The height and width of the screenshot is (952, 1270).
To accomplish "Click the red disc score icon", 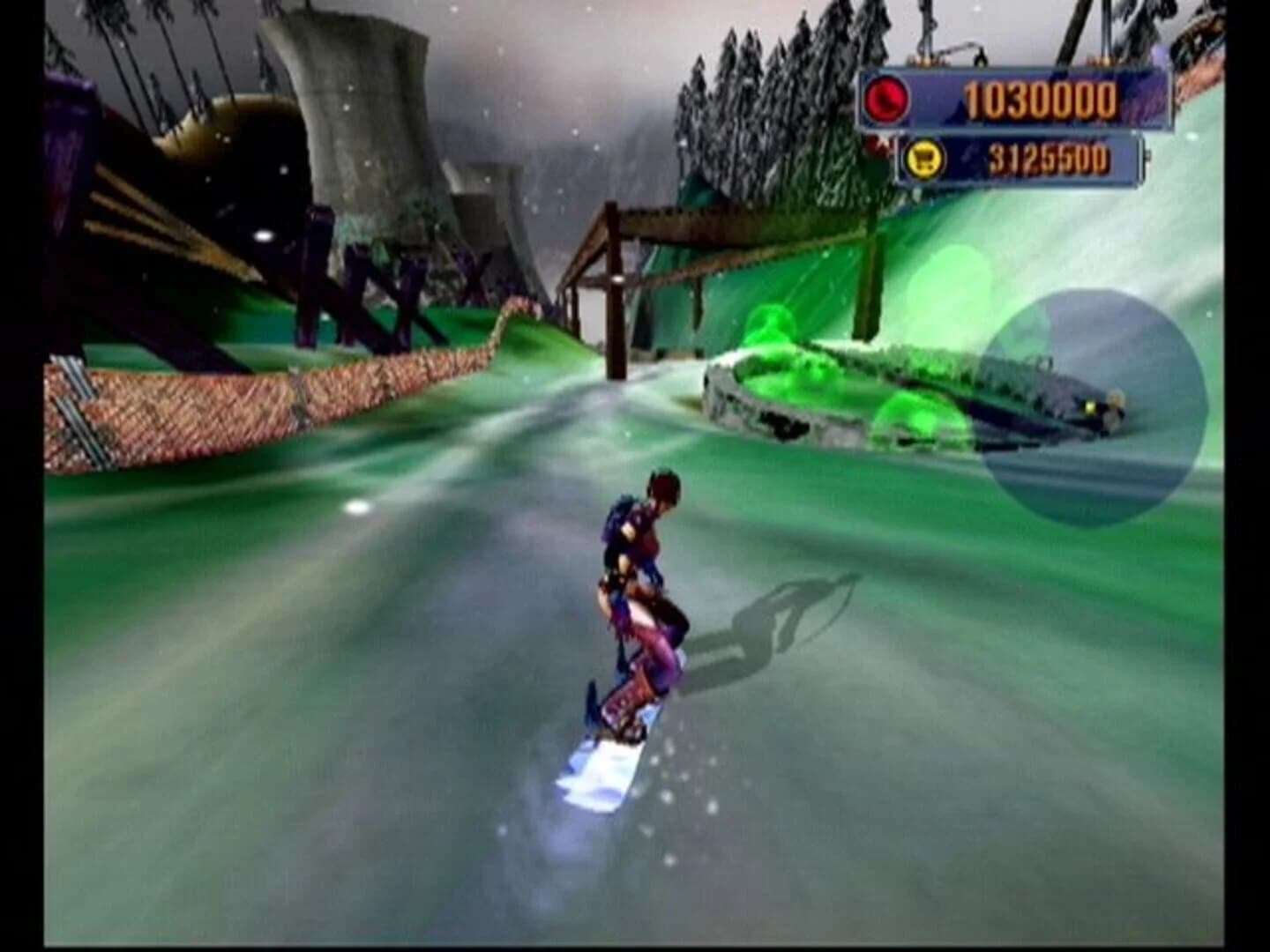I will [x=888, y=99].
